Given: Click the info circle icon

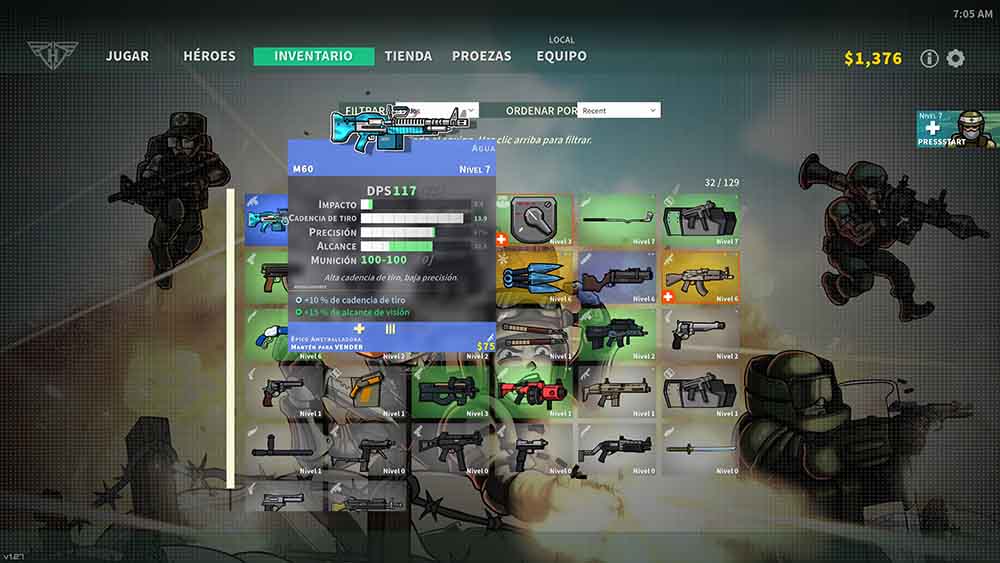Looking at the screenshot, I should [x=929, y=58].
